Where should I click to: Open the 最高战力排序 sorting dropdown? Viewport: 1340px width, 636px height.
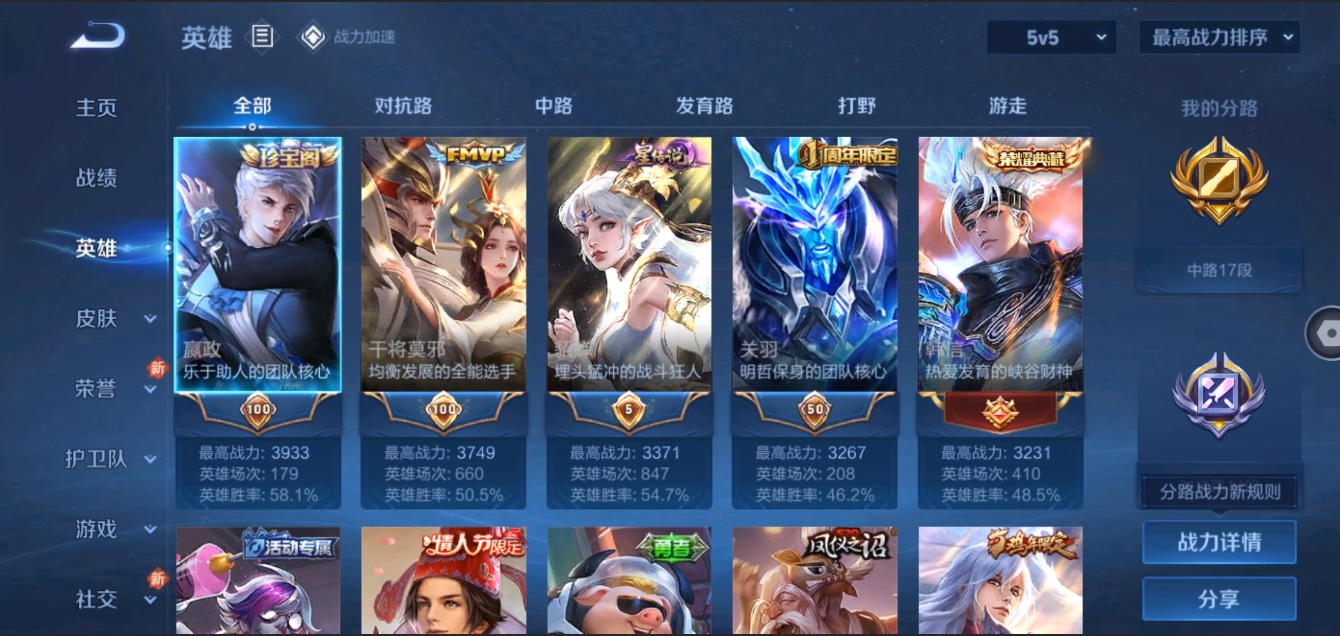[x=1219, y=38]
